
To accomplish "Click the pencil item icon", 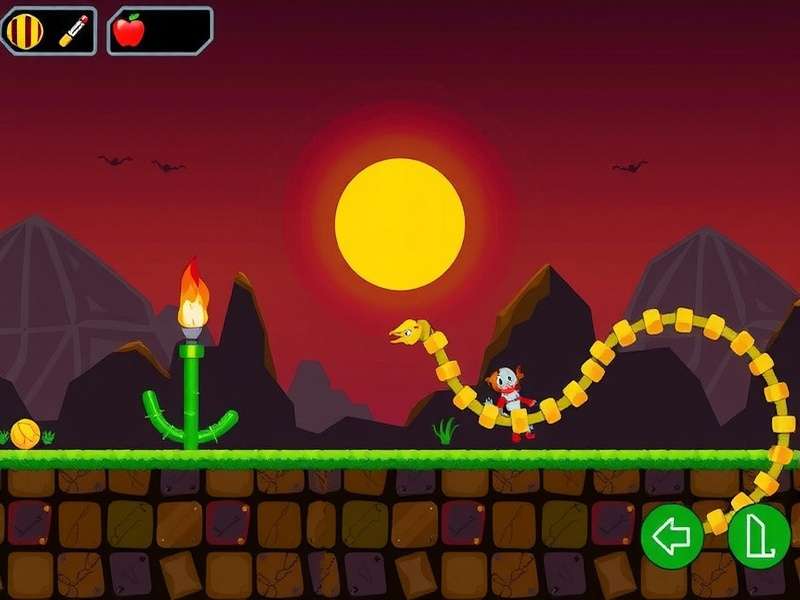I will point(73,31).
